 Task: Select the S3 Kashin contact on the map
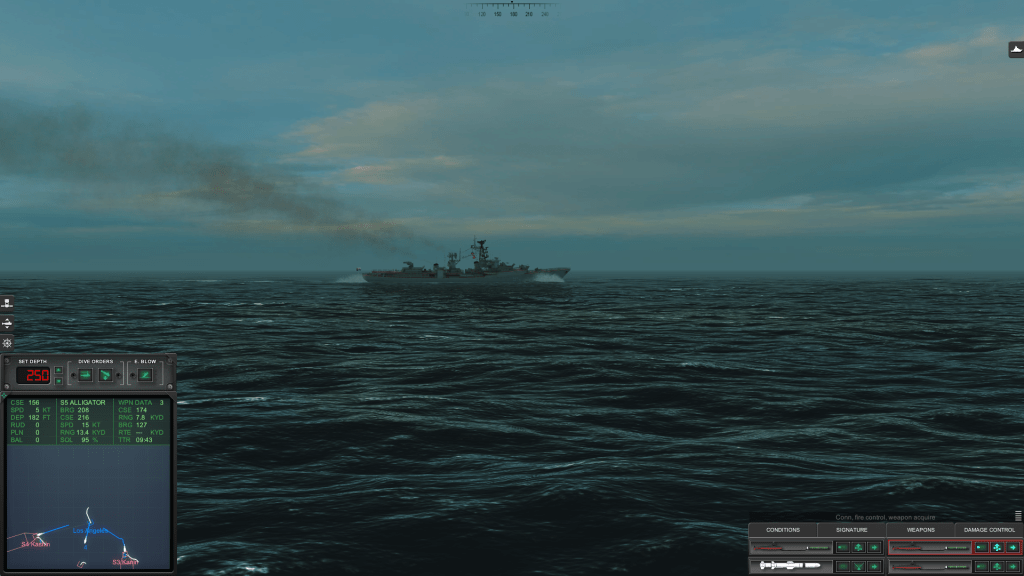125,562
